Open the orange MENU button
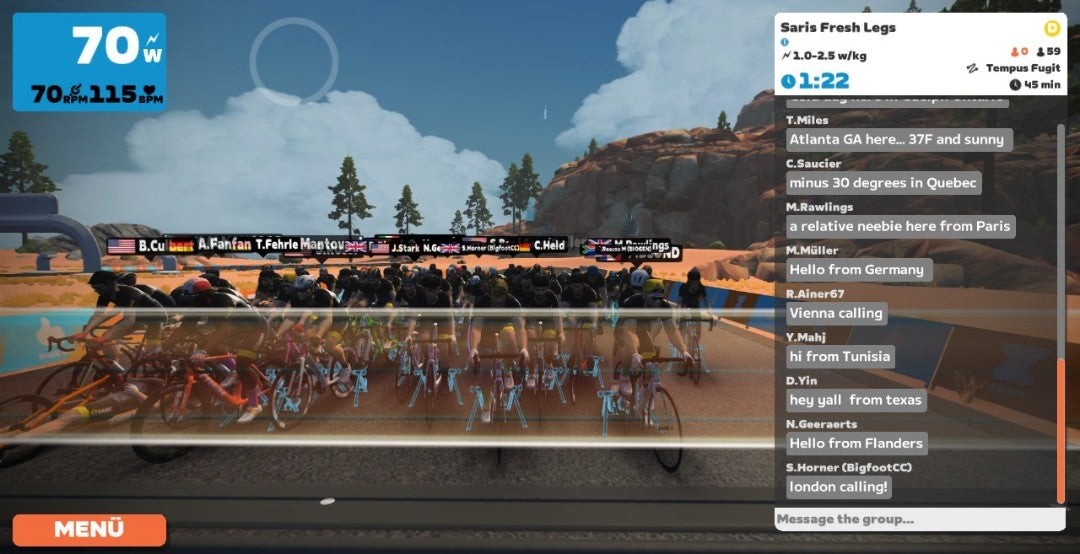 (89, 529)
